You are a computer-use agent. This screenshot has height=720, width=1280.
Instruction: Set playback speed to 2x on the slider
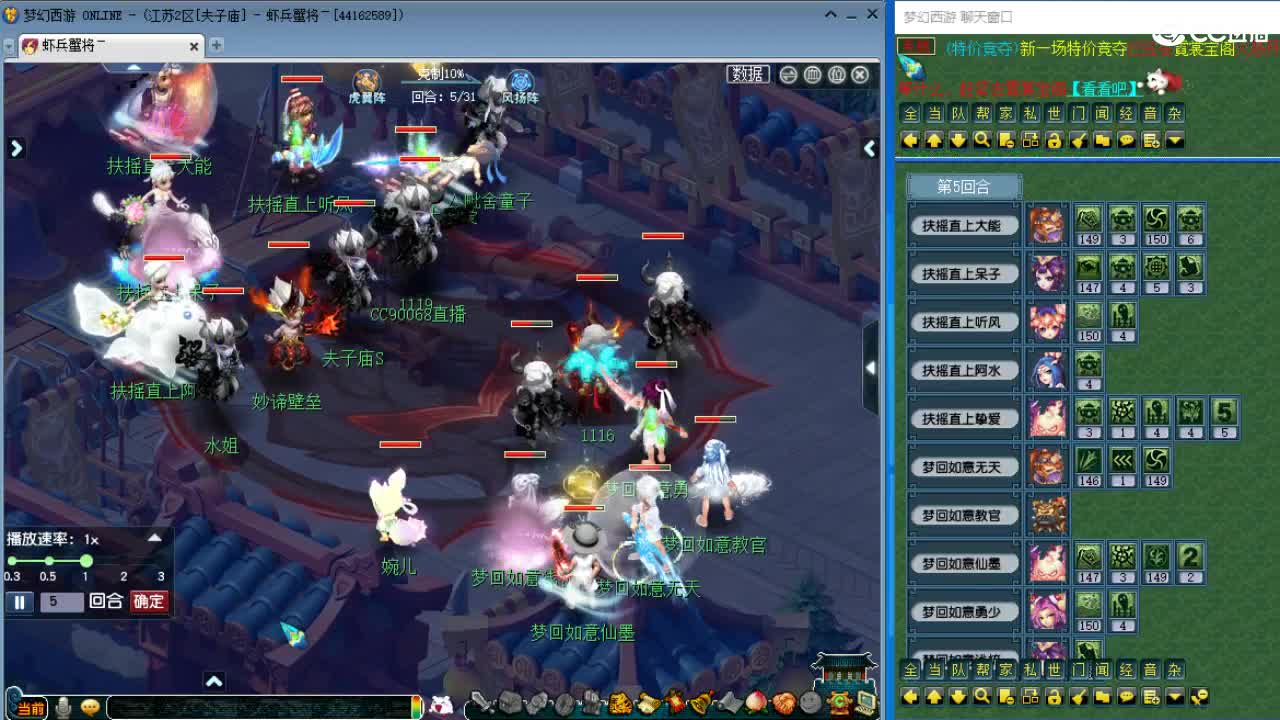click(x=122, y=561)
